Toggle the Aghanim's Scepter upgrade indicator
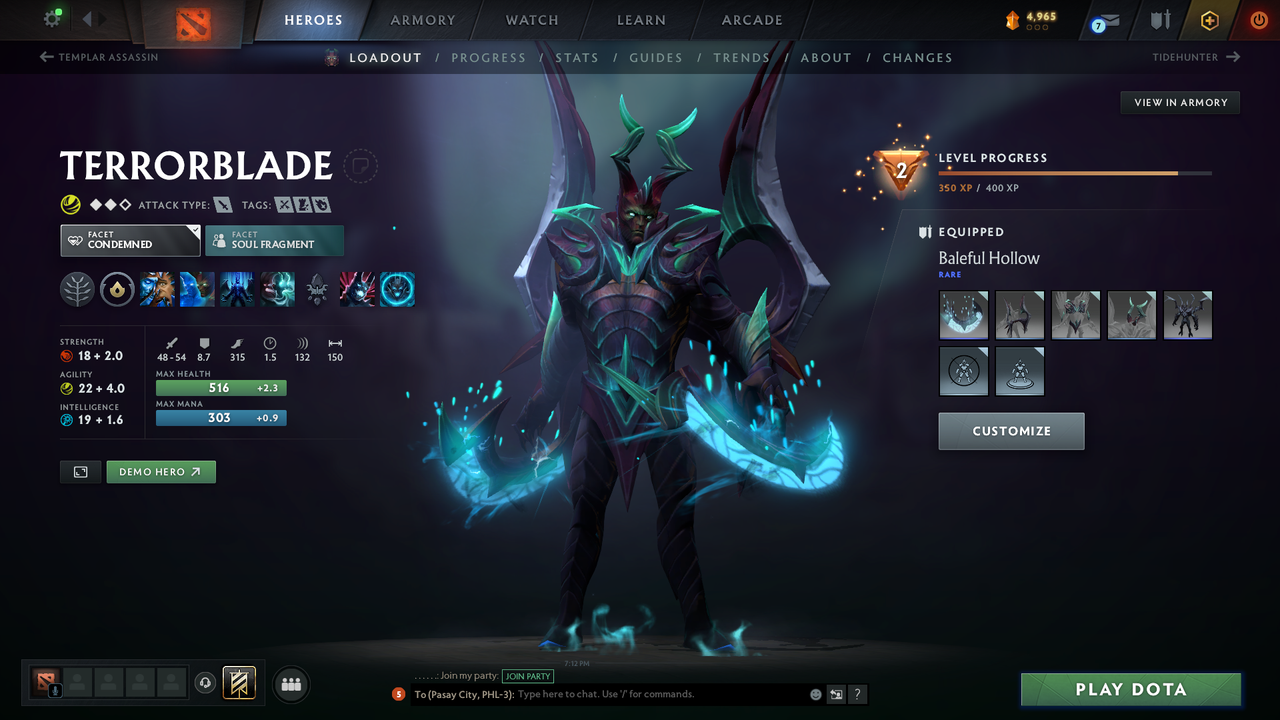The image size is (1280, 720). [x=317, y=289]
